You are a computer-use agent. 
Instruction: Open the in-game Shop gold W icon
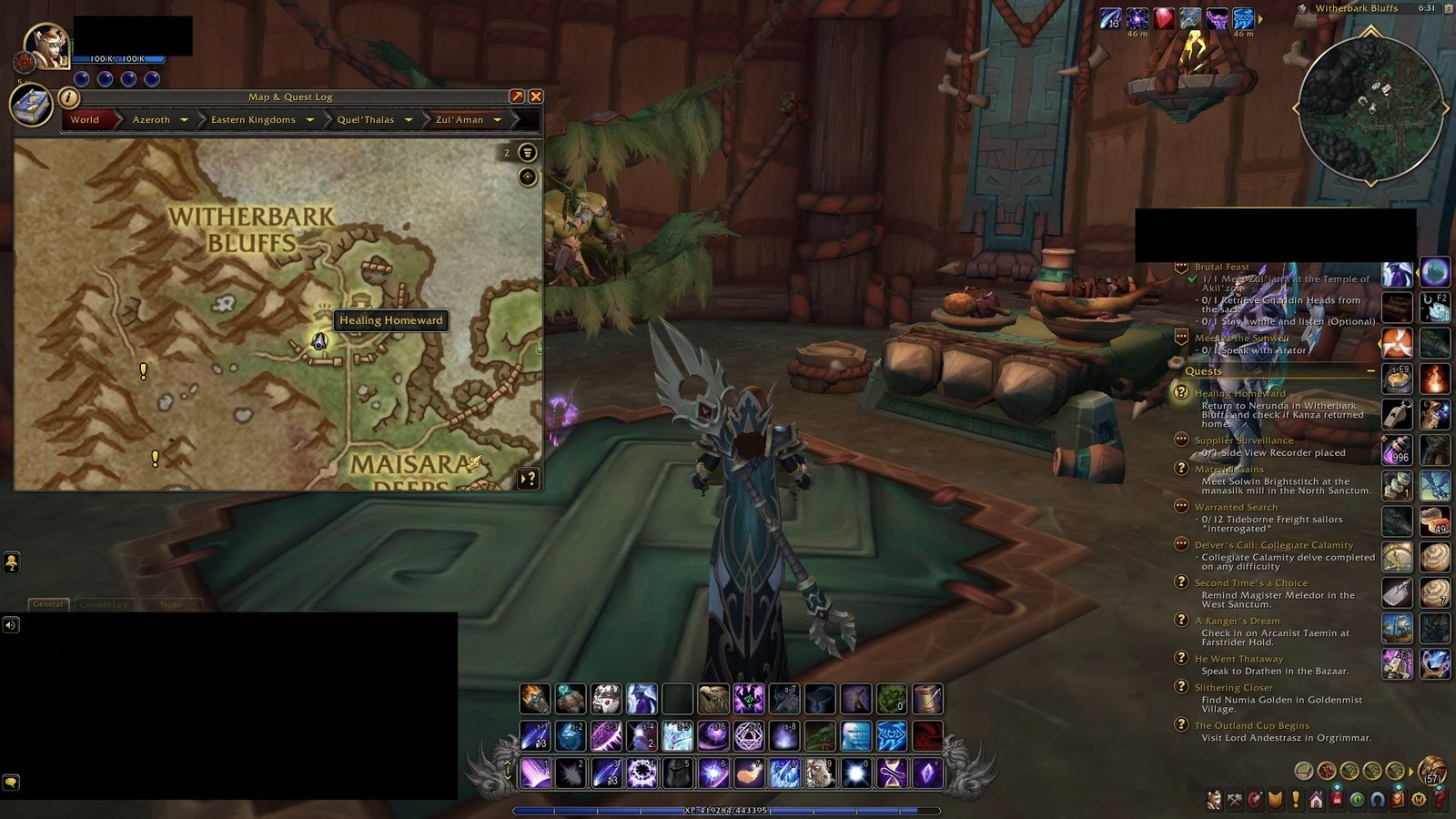(1417, 798)
